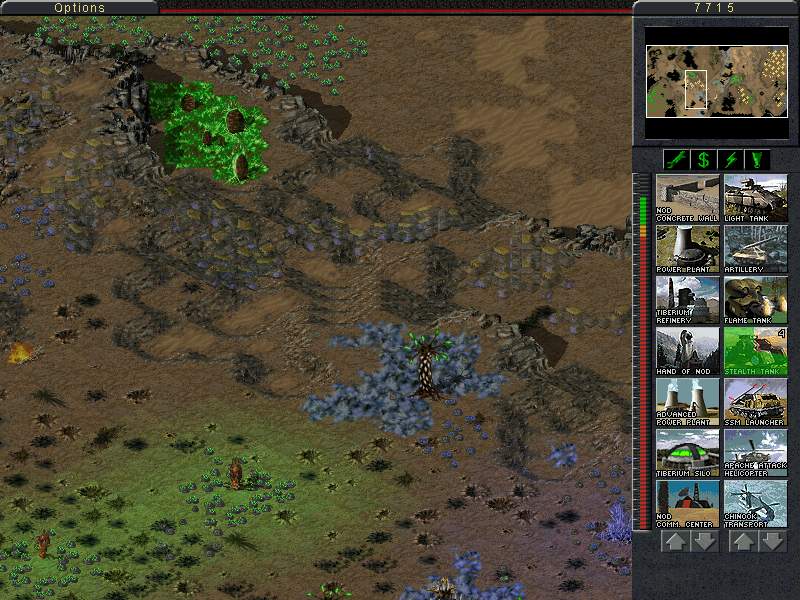
Task: Toggle the lightning bolt power mode button
Action: pos(730,159)
